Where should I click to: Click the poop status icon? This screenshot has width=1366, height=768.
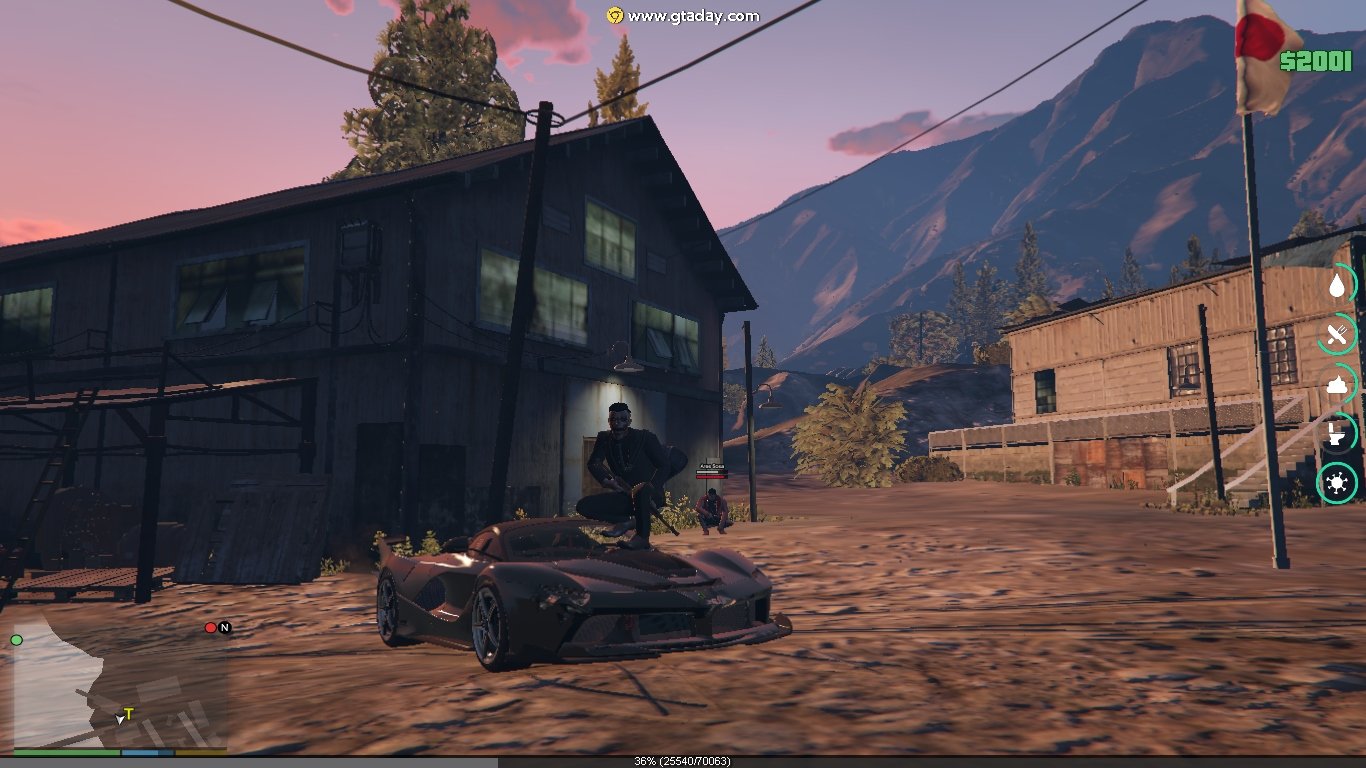pyautogui.click(x=1337, y=384)
